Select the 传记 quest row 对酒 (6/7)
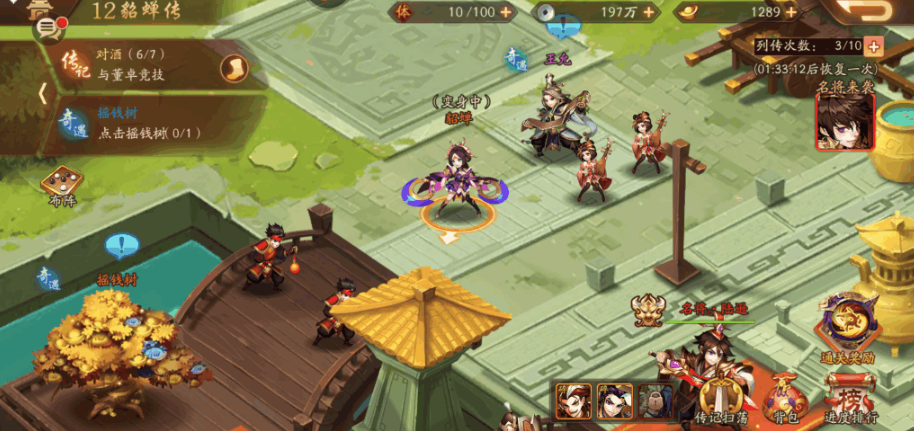Viewport: 914px width, 431px height. click(140, 65)
